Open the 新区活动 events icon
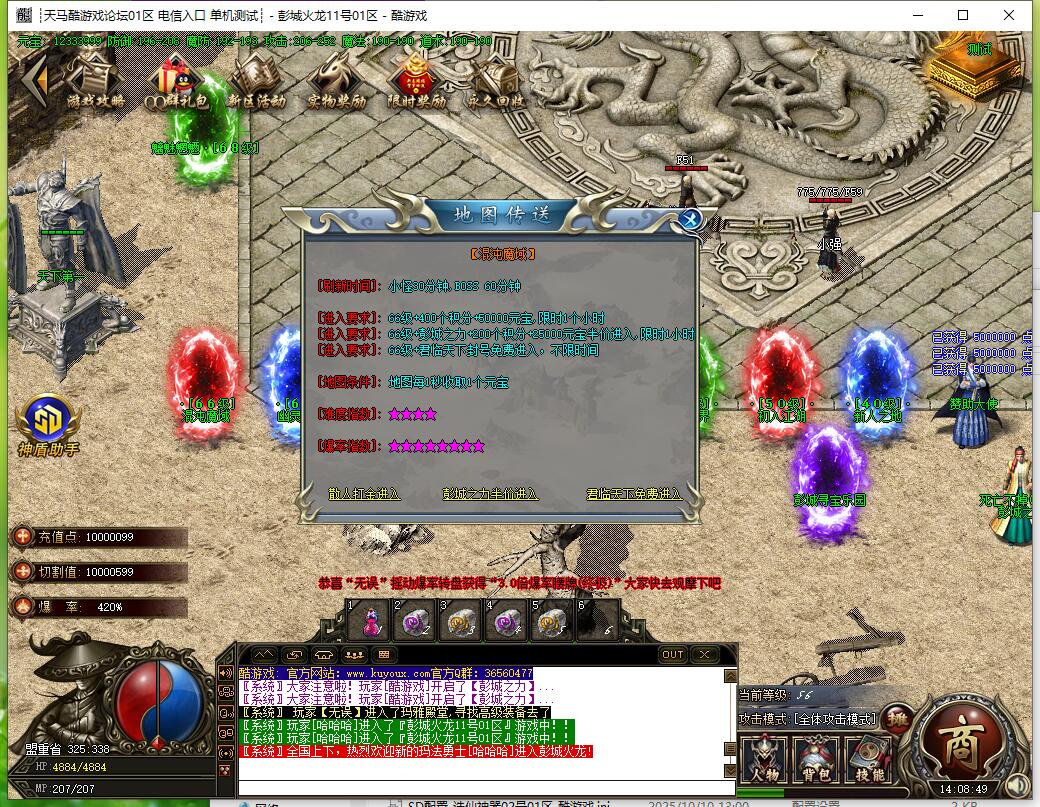The width and height of the screenshot is (1040, 807). (x=255, y=79)
